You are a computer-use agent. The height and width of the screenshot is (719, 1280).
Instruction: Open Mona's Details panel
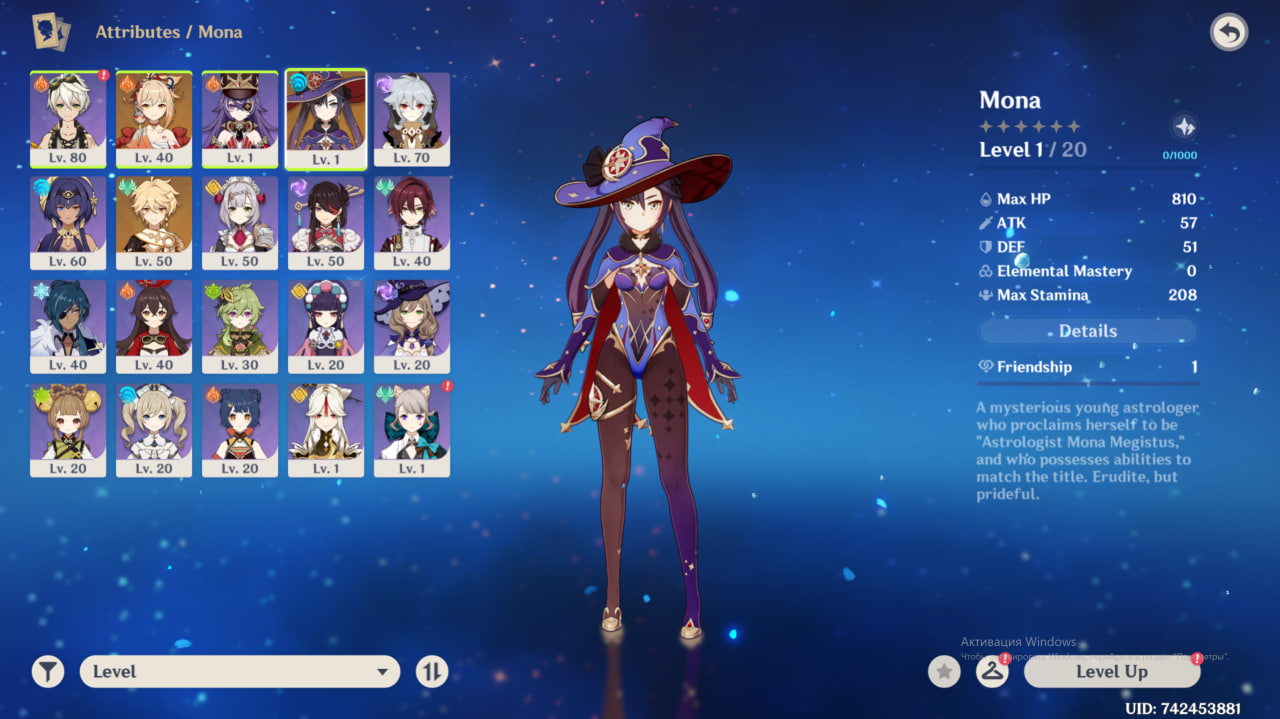(1087, 331)
